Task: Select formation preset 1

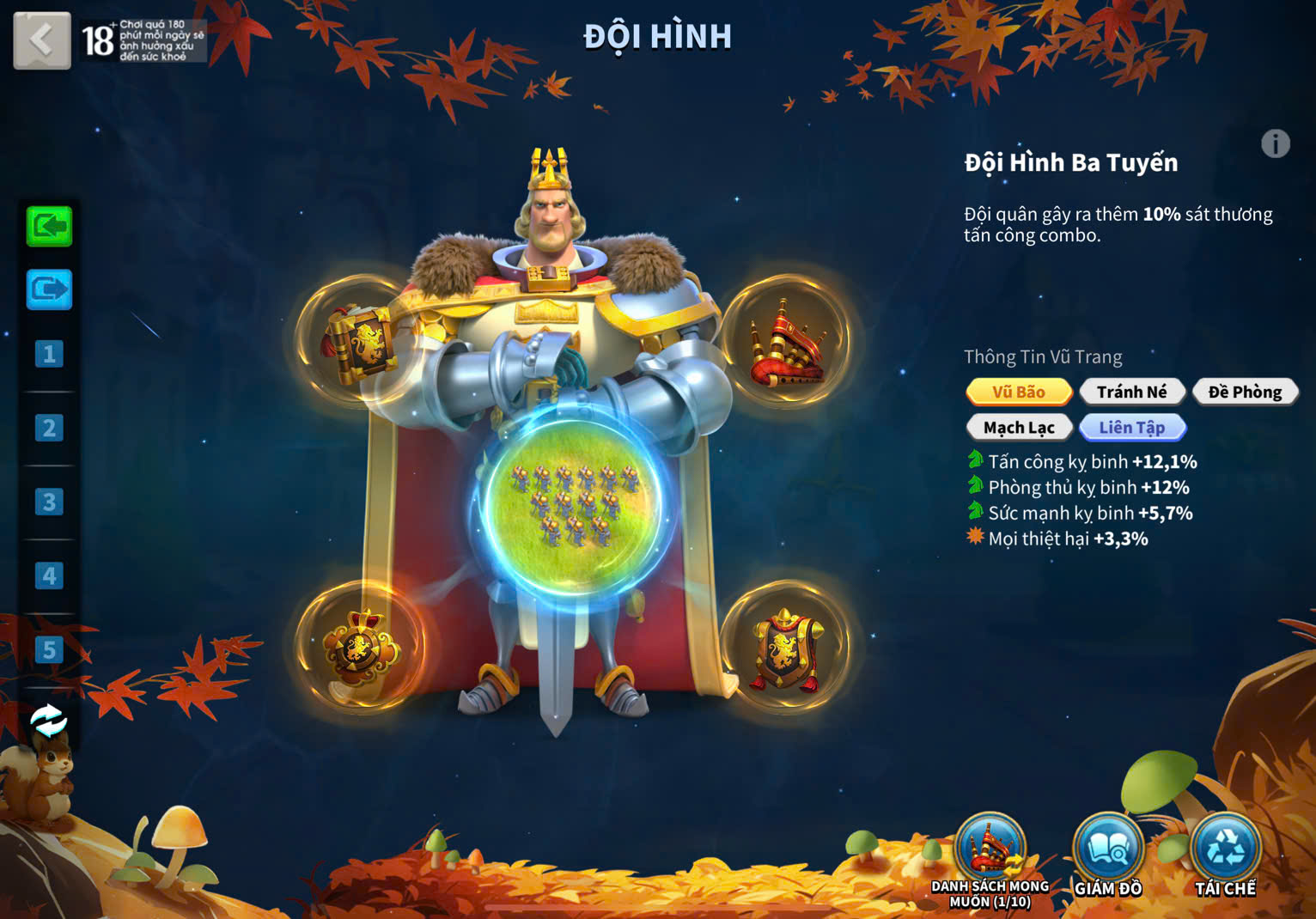Action: point(49,354)
